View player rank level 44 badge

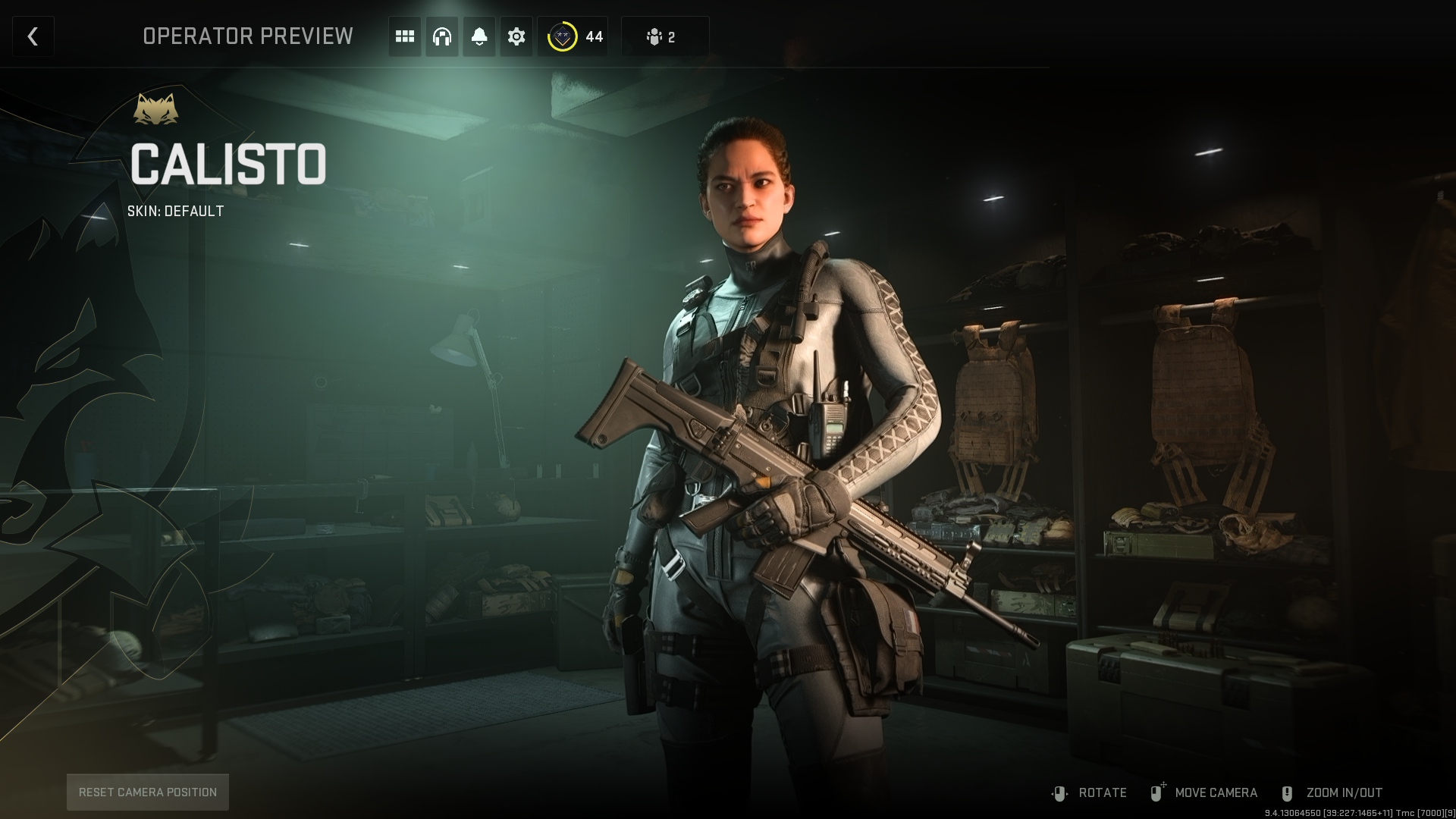coord(574,36)
